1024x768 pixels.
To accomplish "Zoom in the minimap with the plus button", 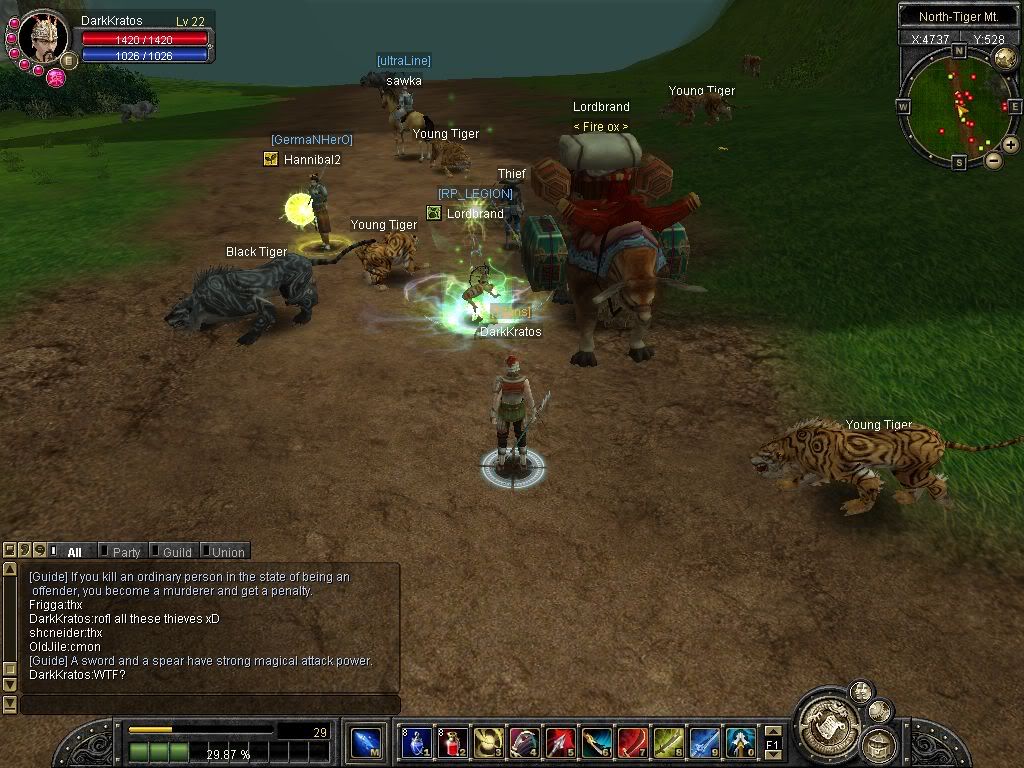I will click(x=1010, y=145).
